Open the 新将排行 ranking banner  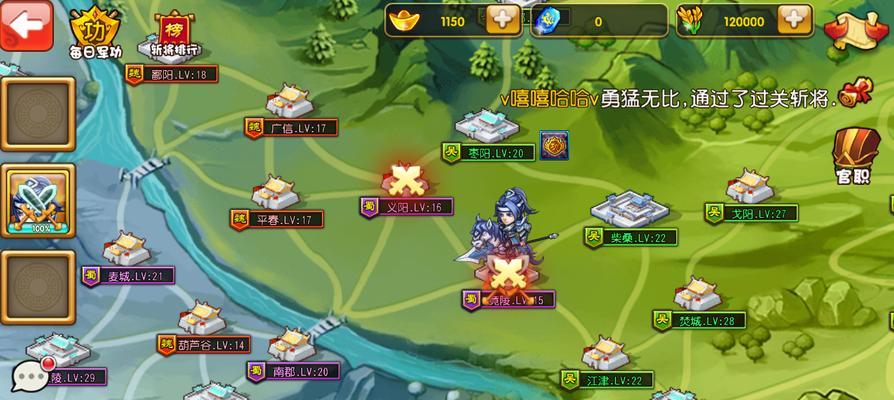[173, 30]
